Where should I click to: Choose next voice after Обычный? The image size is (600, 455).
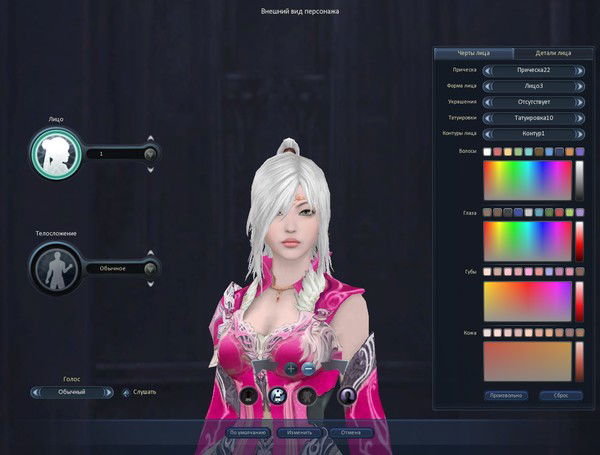[111, 392]
